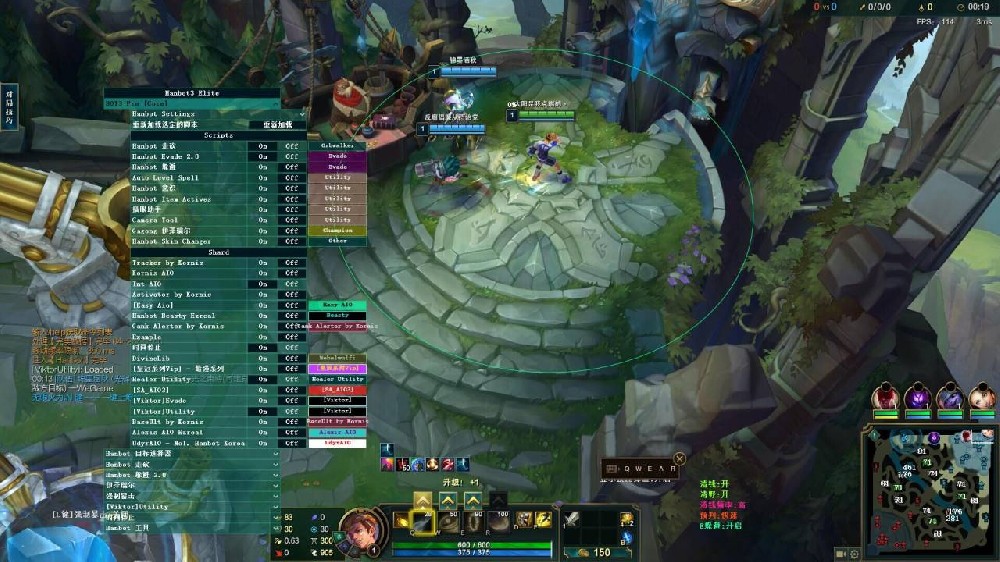The image size is (1000, 562).
Task: Level up the W ability
Action: 447,499
